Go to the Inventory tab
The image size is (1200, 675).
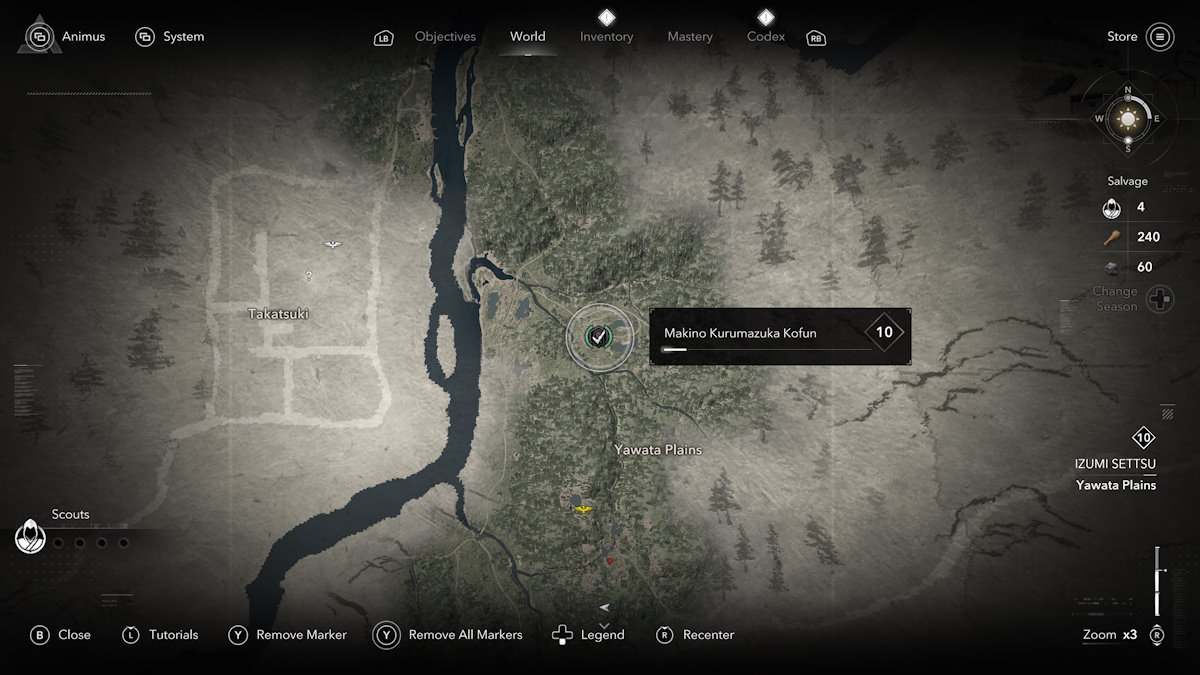tap(606, 37)
